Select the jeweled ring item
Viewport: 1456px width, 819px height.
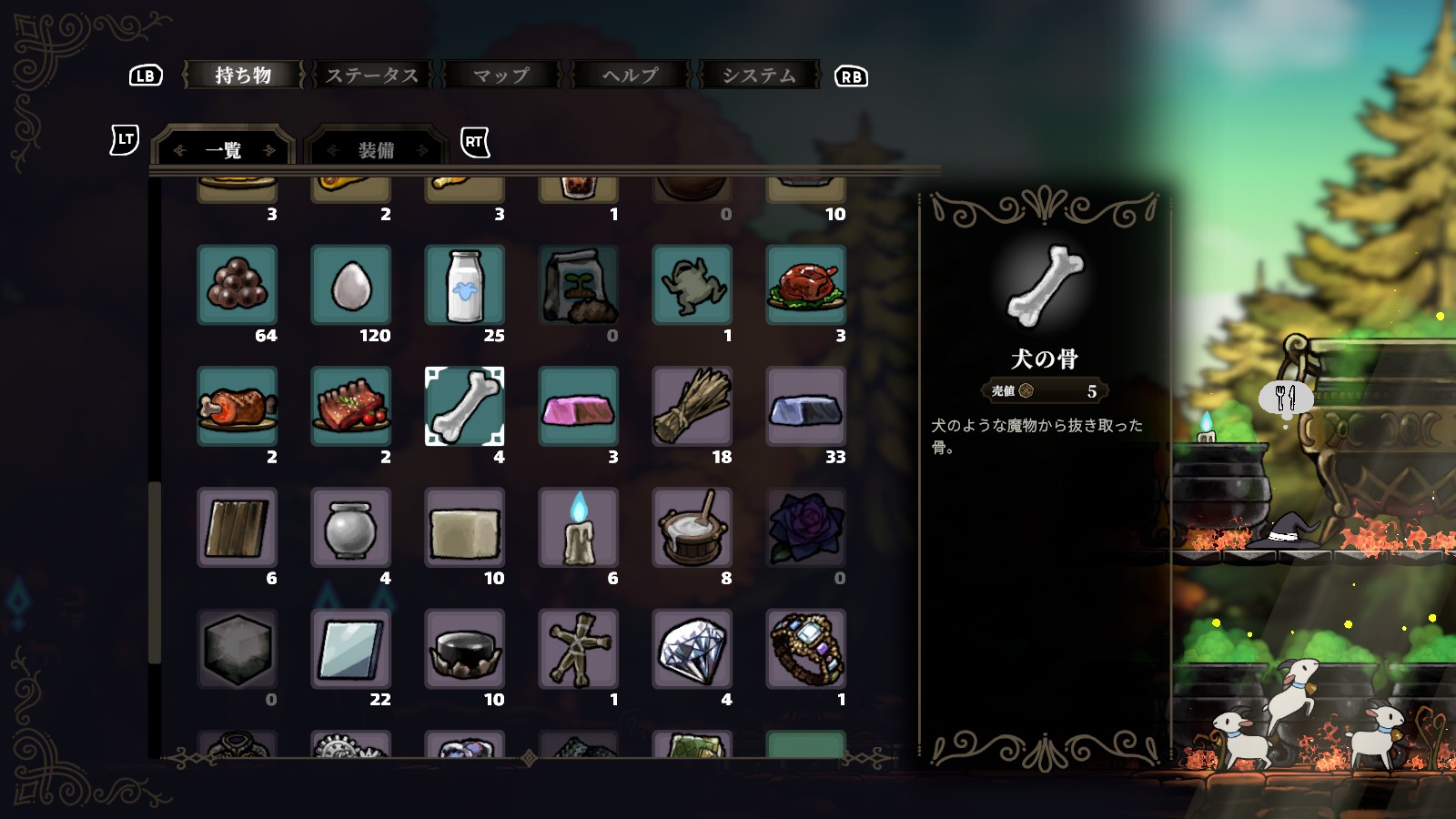pyautogui.click(x=805, y=648)
